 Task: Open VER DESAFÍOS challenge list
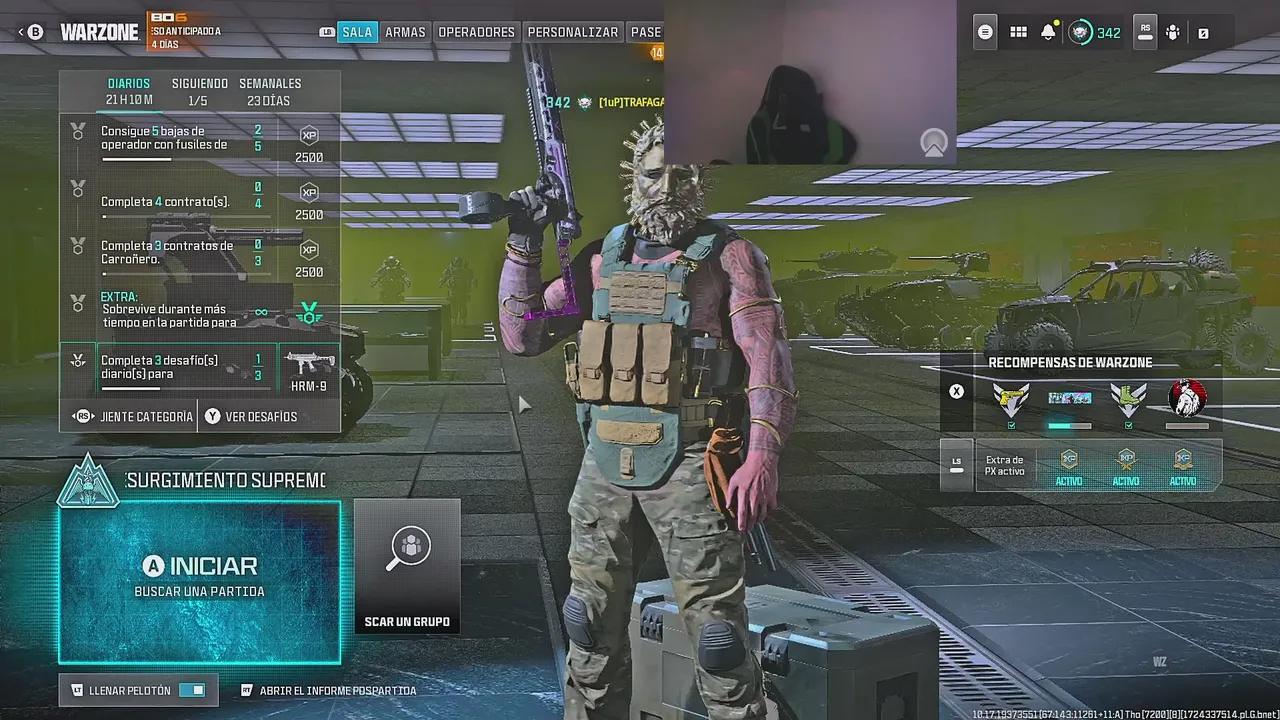[260, 416]
